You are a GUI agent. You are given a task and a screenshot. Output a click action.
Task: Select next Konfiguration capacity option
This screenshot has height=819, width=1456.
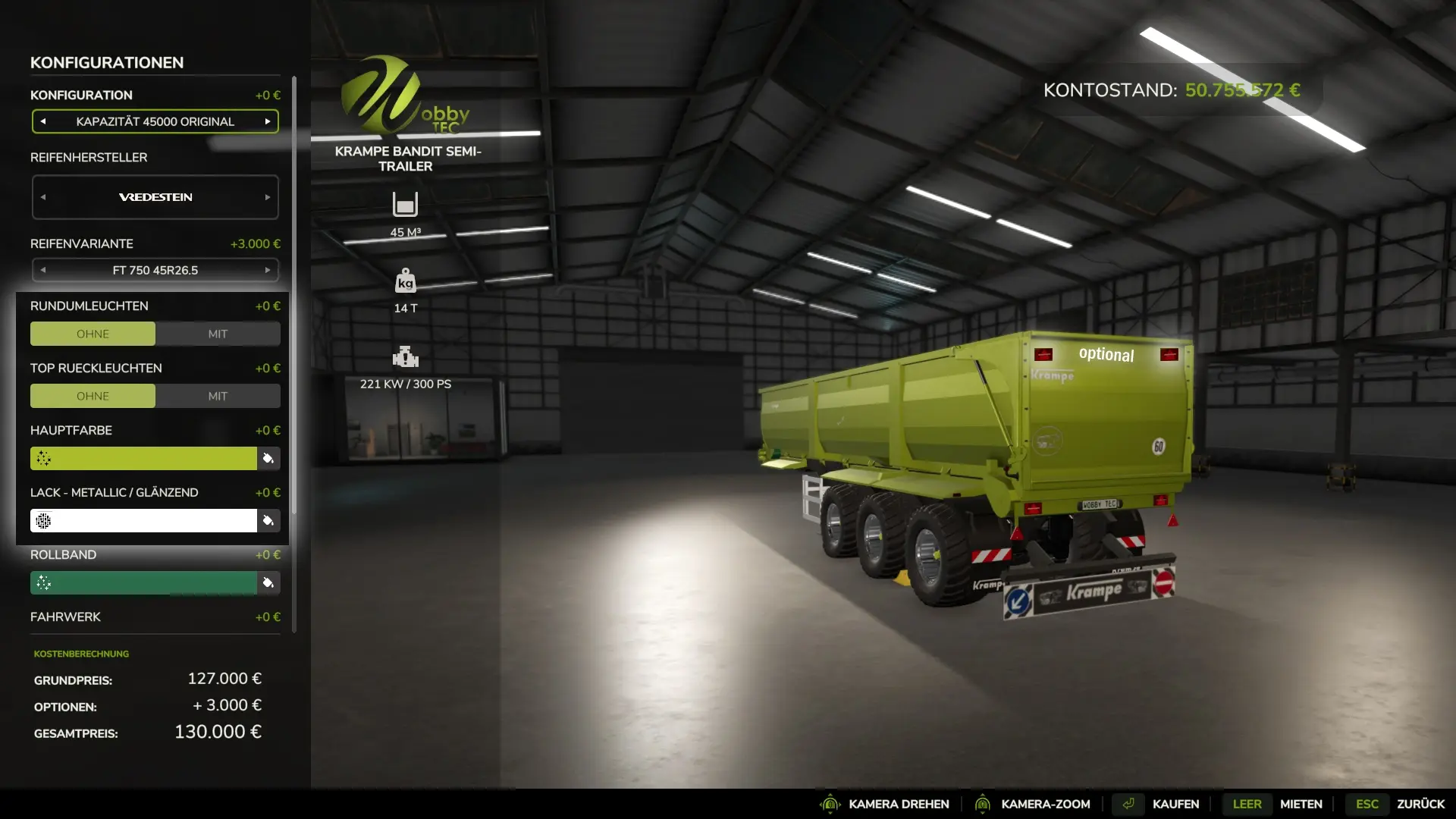tap(268, 121)
